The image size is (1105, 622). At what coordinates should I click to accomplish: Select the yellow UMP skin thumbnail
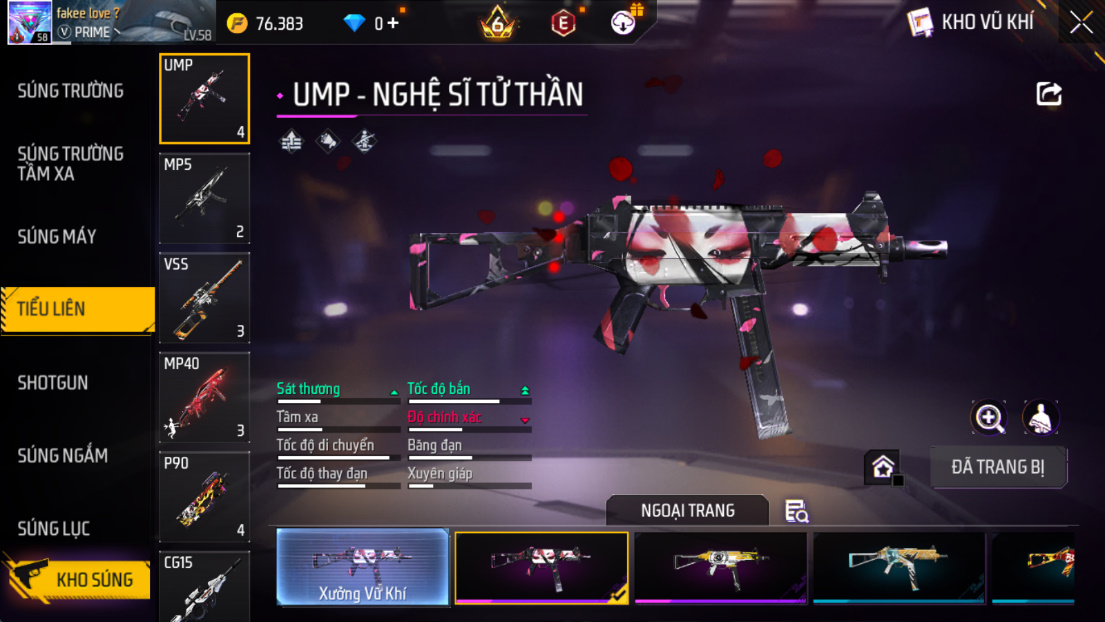pos(720,567)
